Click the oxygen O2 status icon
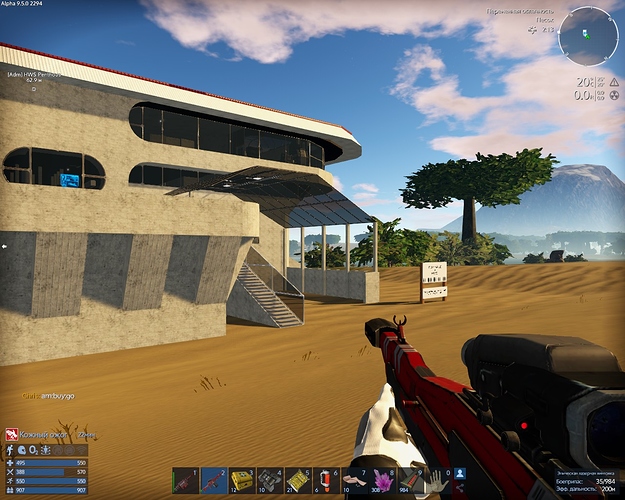Viewport: 625px width, 500px height. coord(34,450)
